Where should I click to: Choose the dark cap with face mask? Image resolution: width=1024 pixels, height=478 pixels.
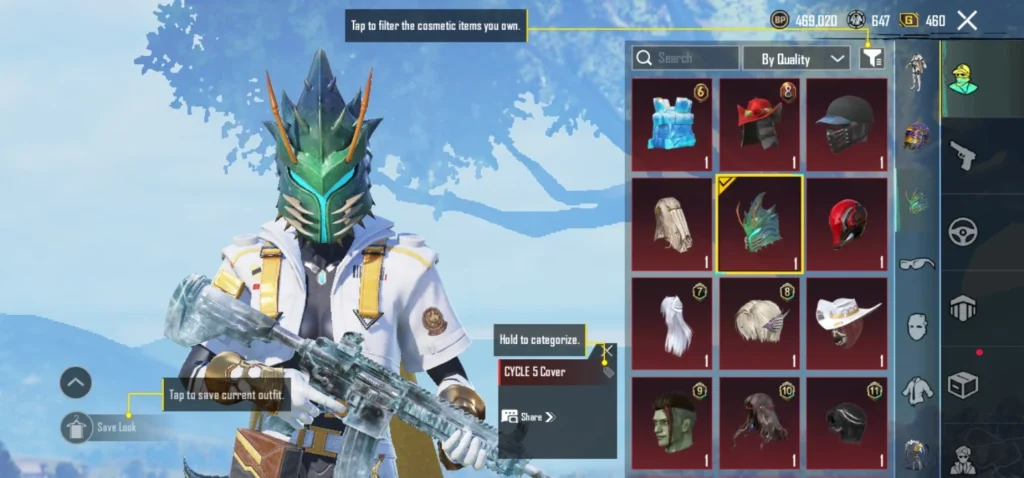click(846, 125)
